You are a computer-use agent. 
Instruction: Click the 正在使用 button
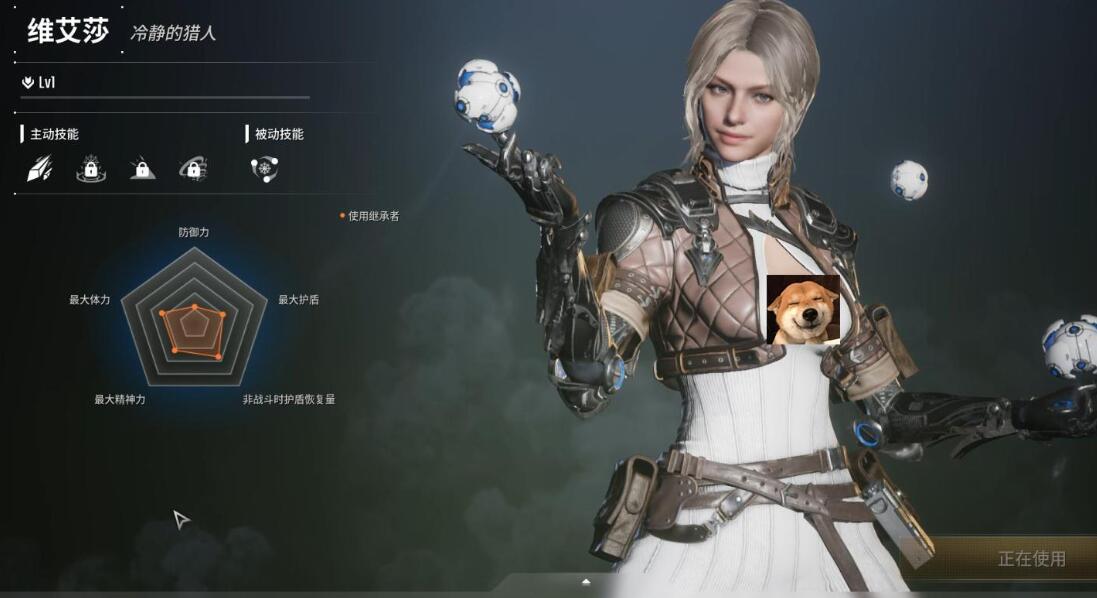coord(1031,559)
